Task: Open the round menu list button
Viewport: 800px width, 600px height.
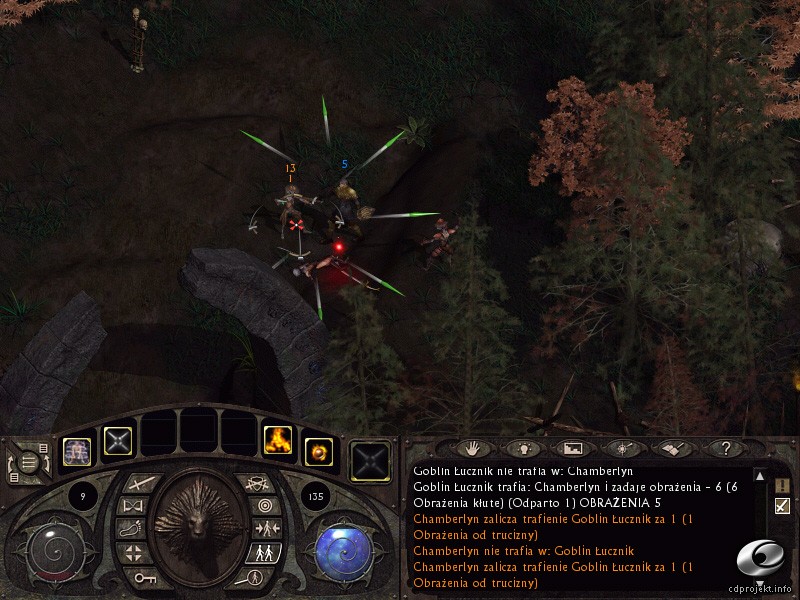Action: tap(30, 462)
